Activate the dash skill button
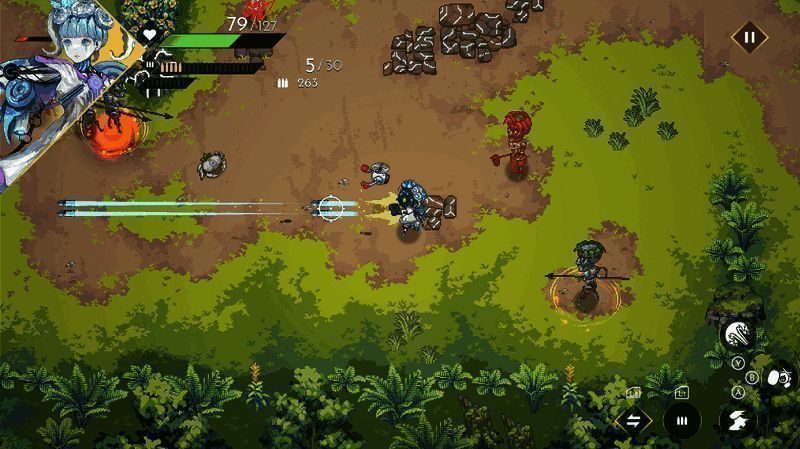Image resolution: width=800 pixels, height=449 pixels. (737, 419)
